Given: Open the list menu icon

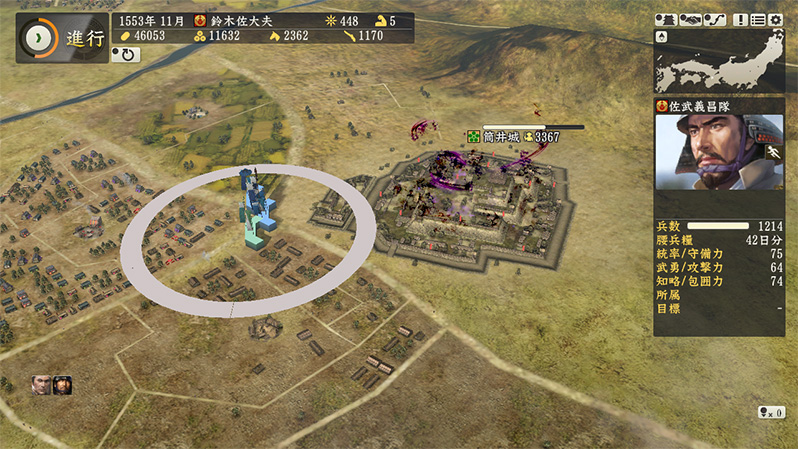Looking at the screenshot, I should tap(757, 20).
